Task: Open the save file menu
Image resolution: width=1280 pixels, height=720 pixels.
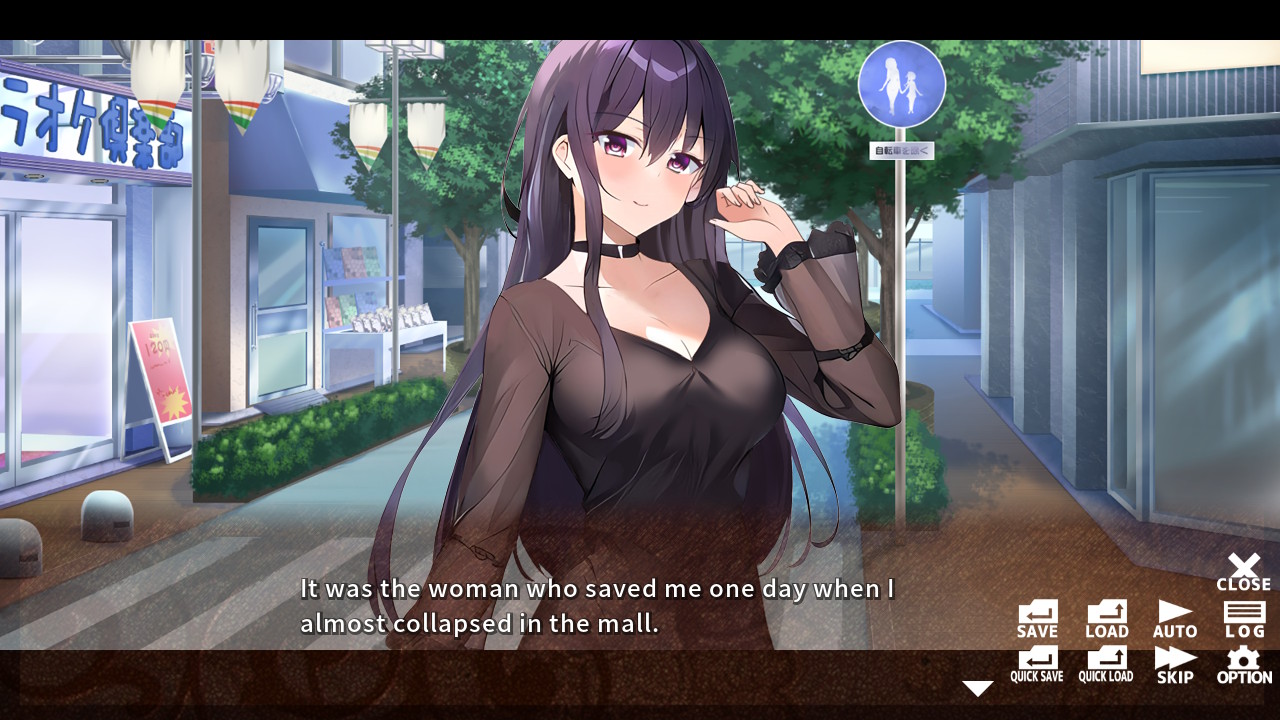Action: coord(1036,616)
